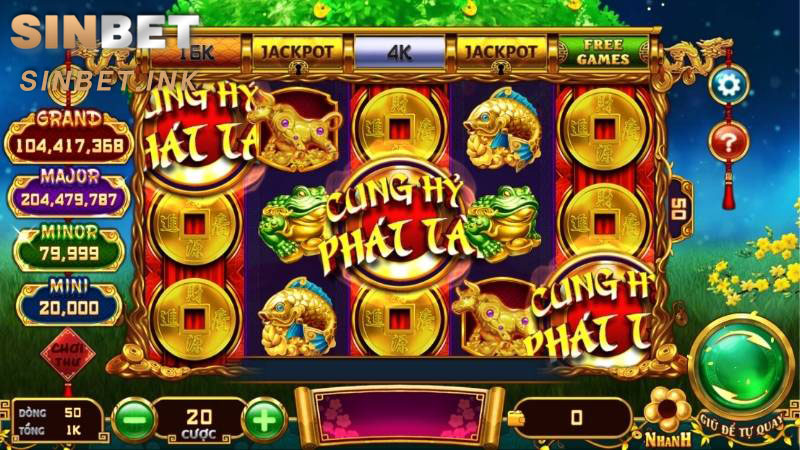
Task: Show help with the red question mark
Action: 728,142
